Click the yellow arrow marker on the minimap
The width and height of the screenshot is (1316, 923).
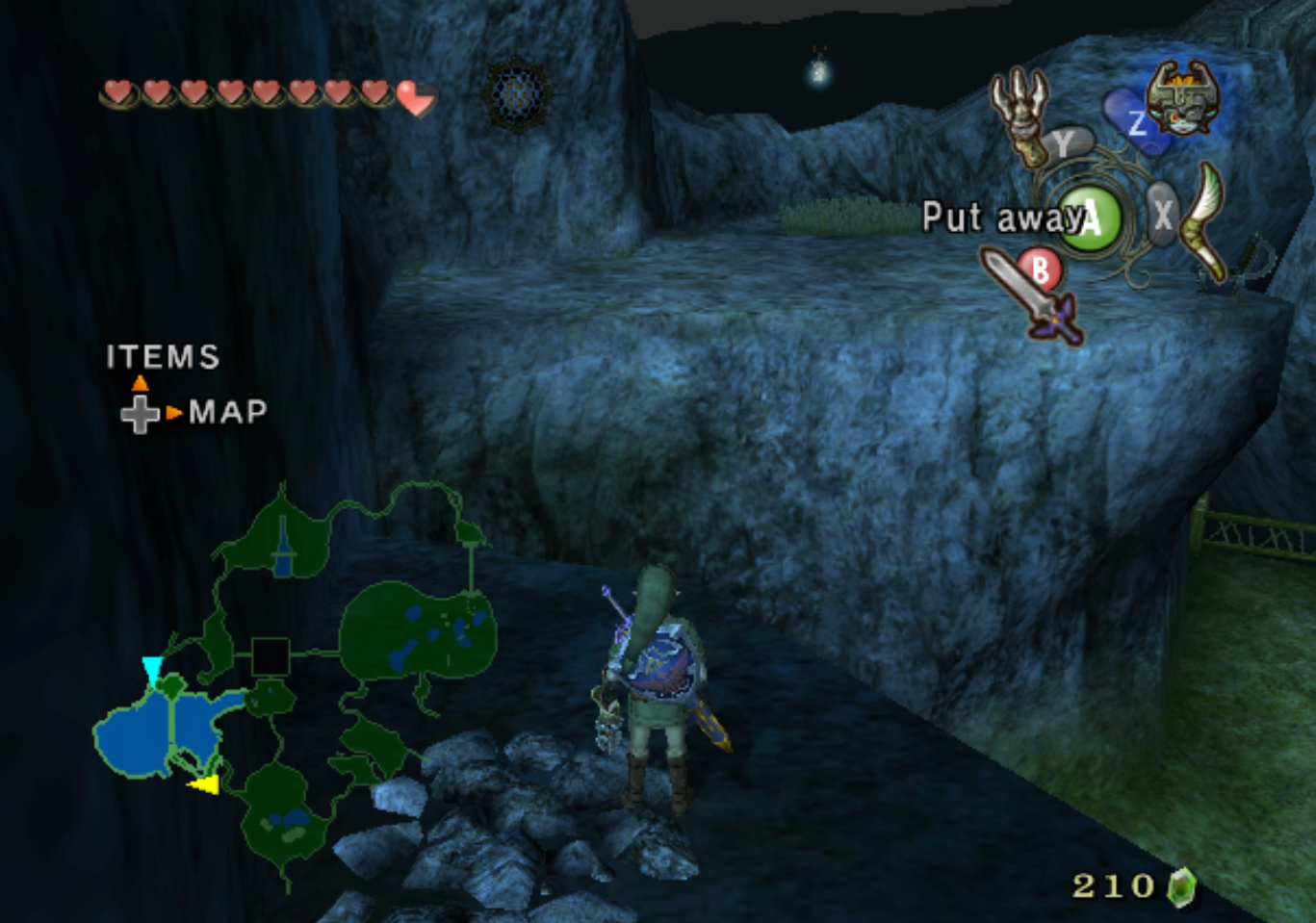pos(204,785)
